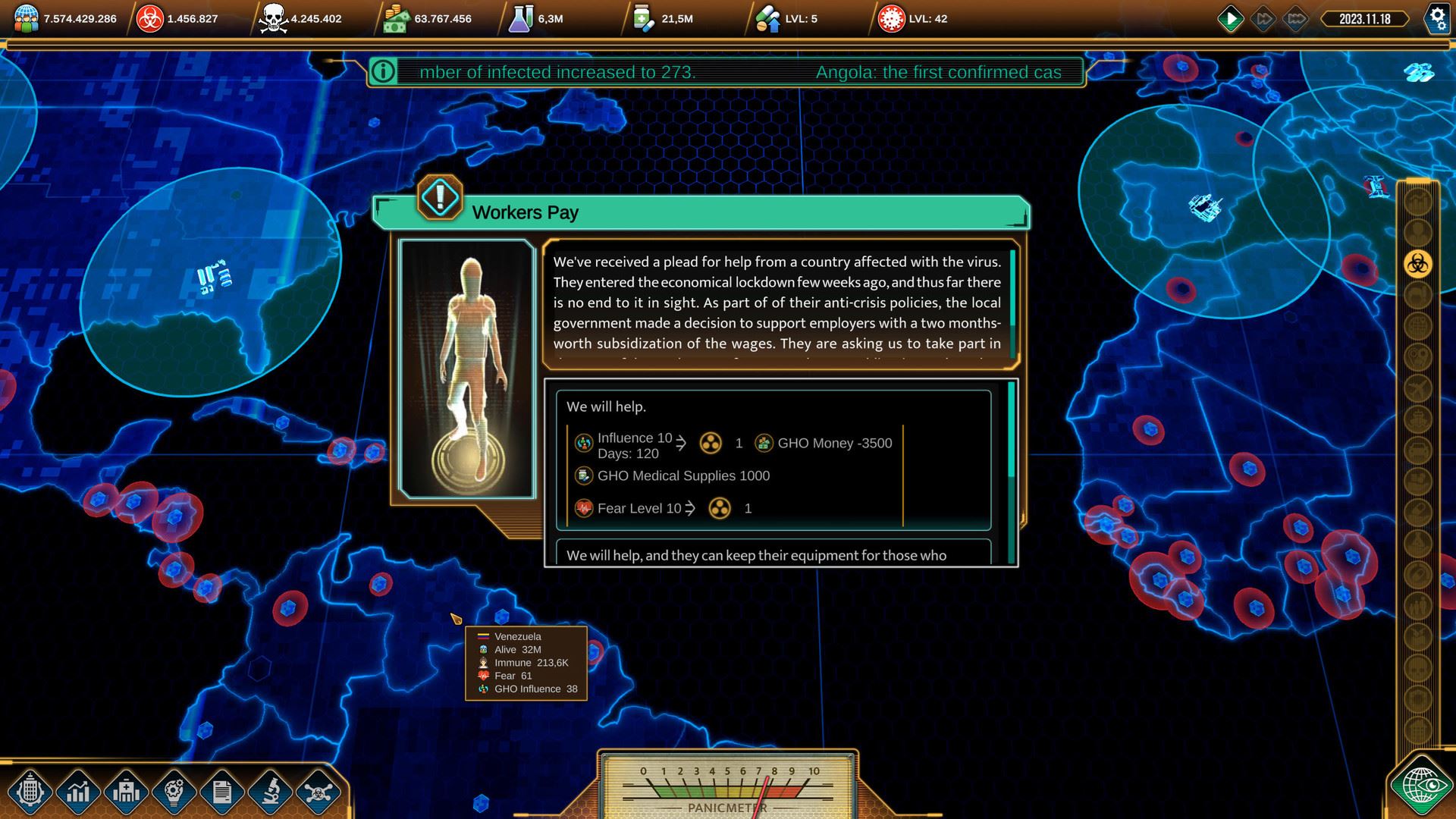The width and height of the screenshot is (1456, 819).
Task: Open the hospital management panel
Action: pyautogui.click(x=126, y=792)
